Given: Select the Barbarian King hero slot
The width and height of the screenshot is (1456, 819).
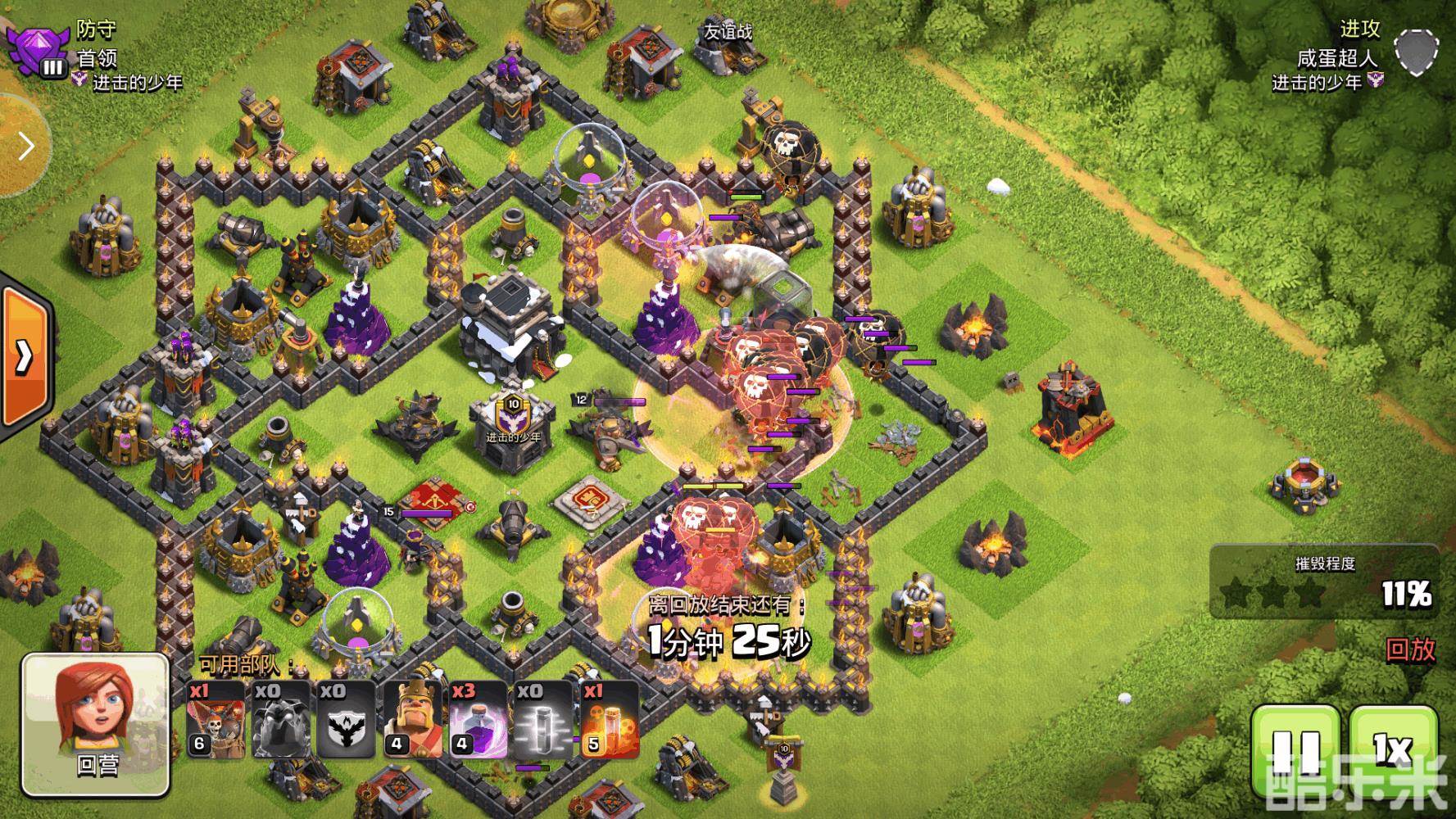Looking at the screenshot, I should [412, 720].
